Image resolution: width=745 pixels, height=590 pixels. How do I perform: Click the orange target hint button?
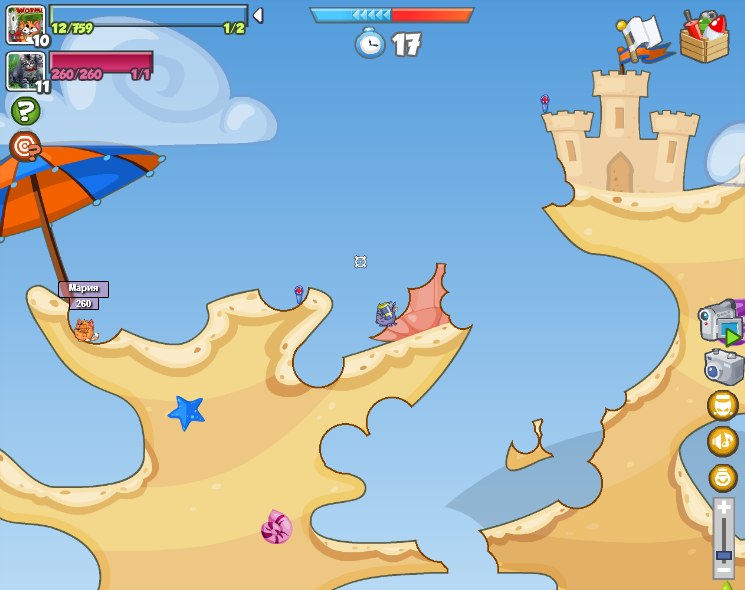pyautogui.click(x=25, y=147)
